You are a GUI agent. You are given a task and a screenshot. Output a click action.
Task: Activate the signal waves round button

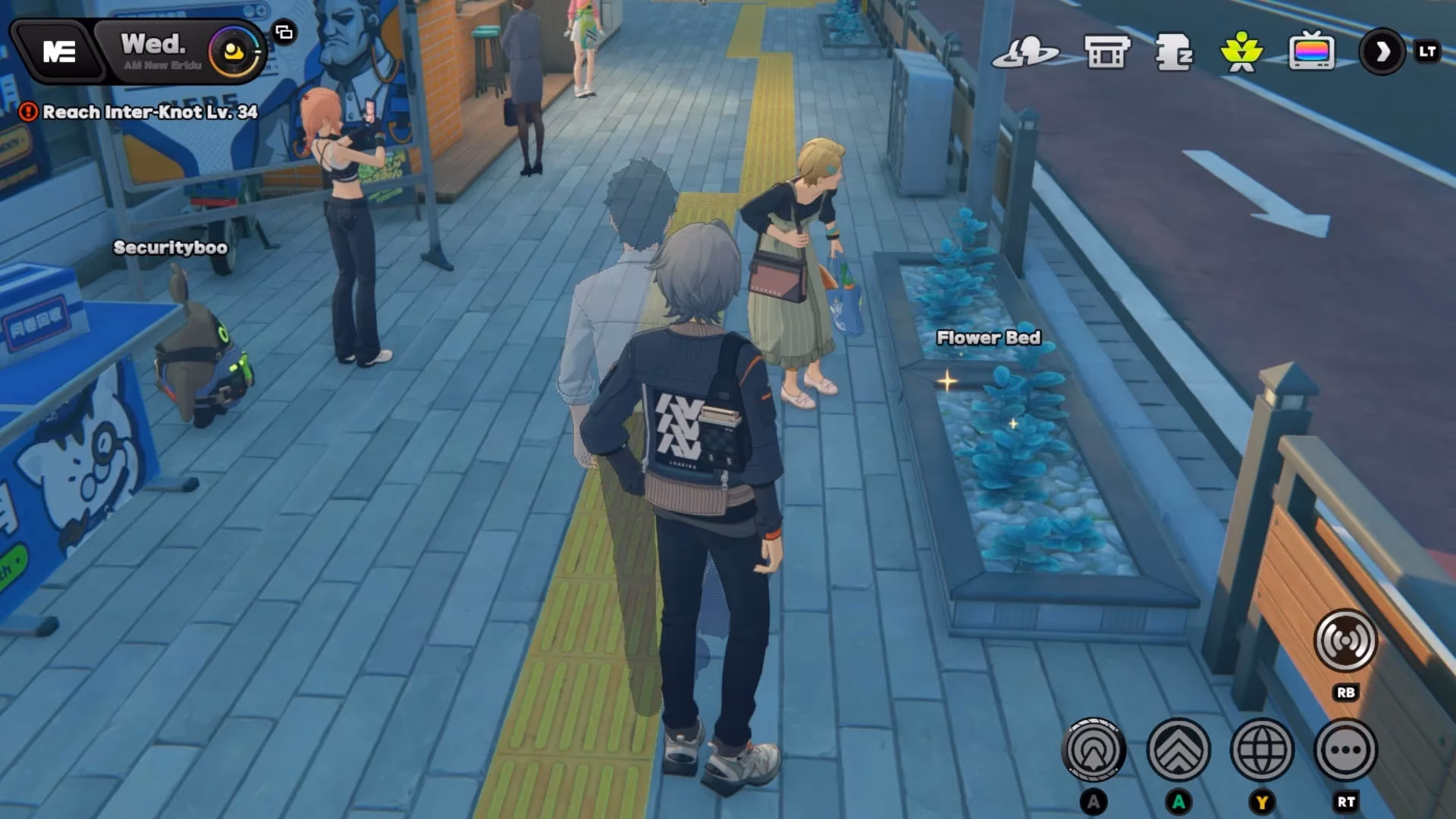[1345, 642]
